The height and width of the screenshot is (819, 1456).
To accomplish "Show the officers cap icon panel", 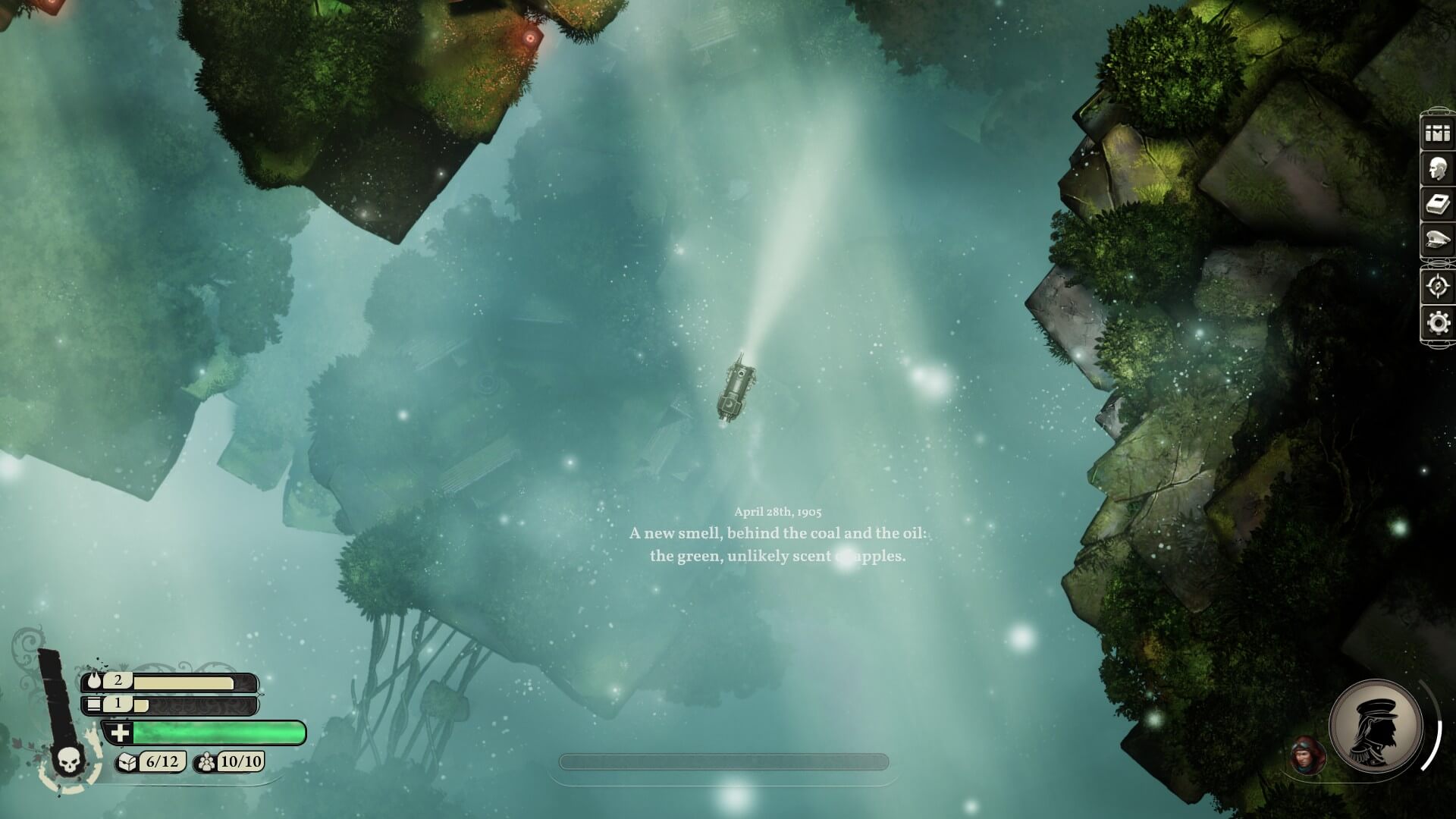I will [x=1437, y=242].
